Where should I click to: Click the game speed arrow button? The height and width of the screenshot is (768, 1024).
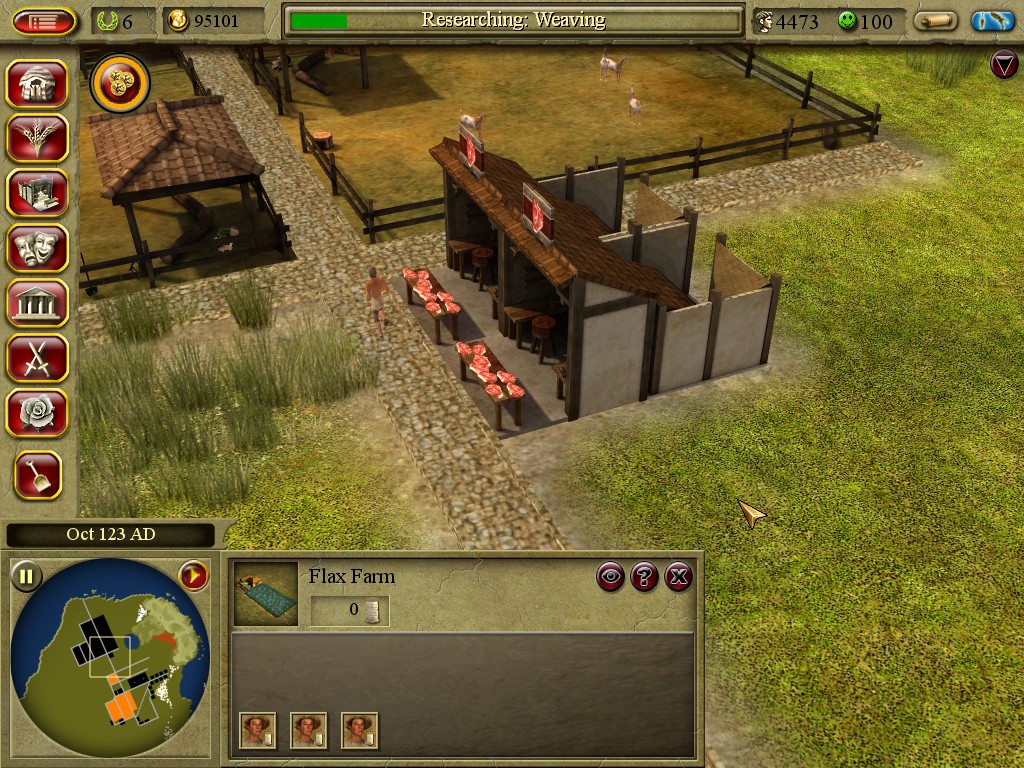pyautogui.click(x=193, y=575)
